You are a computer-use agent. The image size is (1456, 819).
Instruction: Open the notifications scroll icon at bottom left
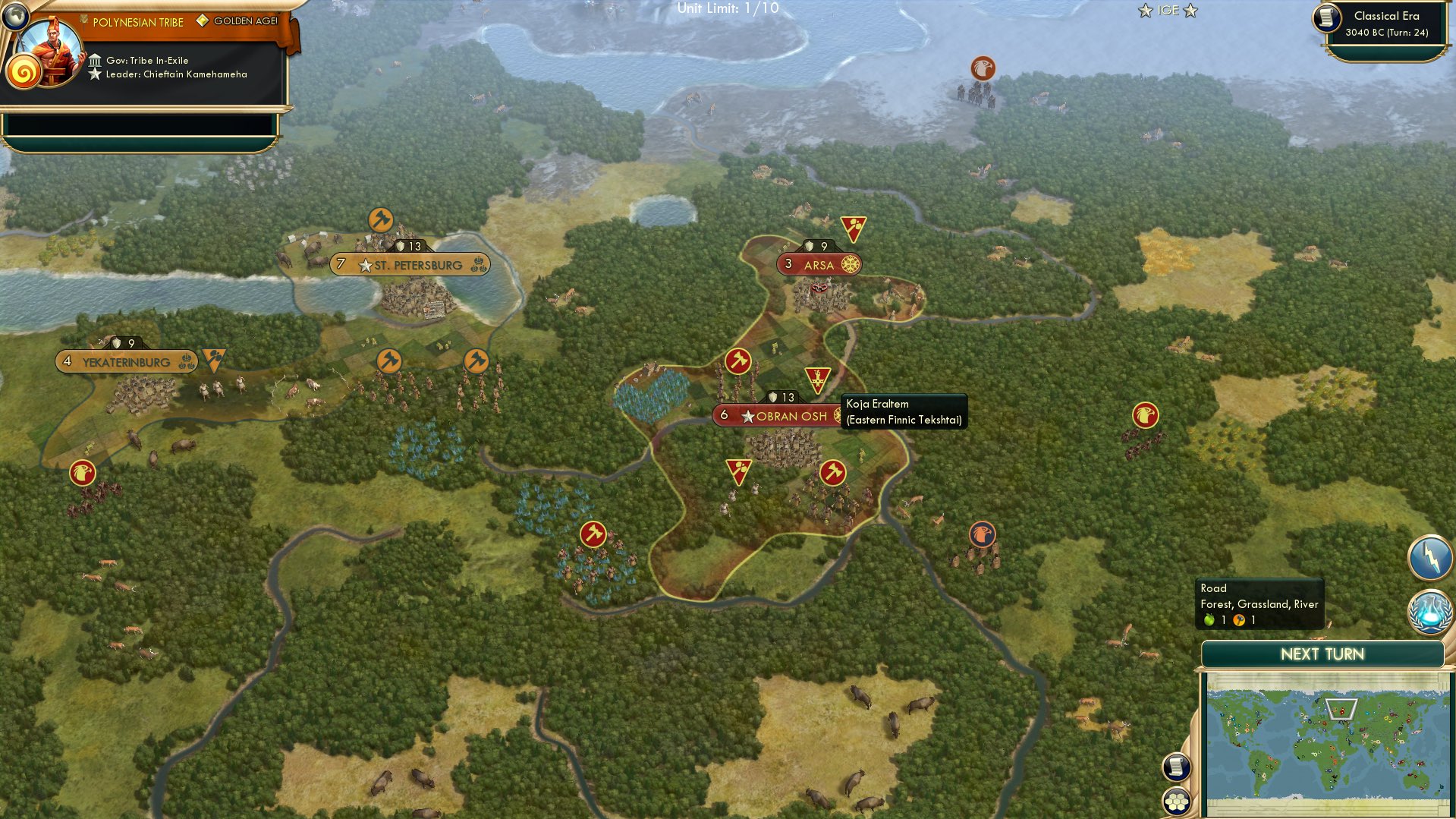point(1175,767)
